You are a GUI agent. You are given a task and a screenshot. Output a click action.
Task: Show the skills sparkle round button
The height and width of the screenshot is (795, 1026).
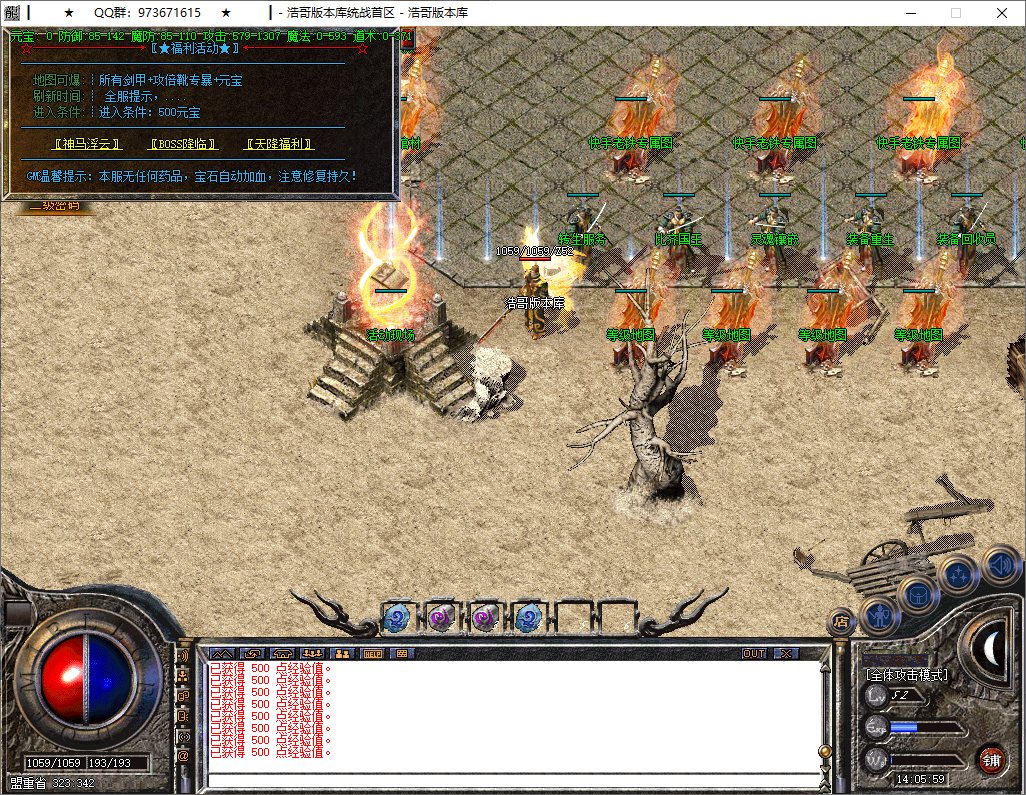point(958,575)
